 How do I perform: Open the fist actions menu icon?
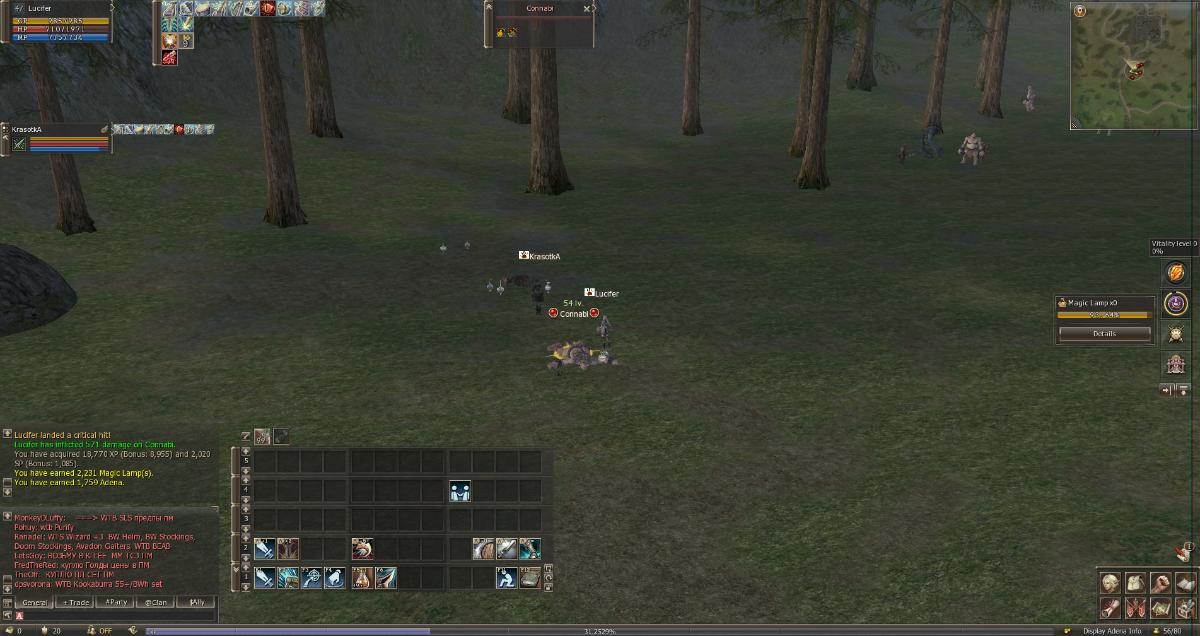[x=1159, y=583]
